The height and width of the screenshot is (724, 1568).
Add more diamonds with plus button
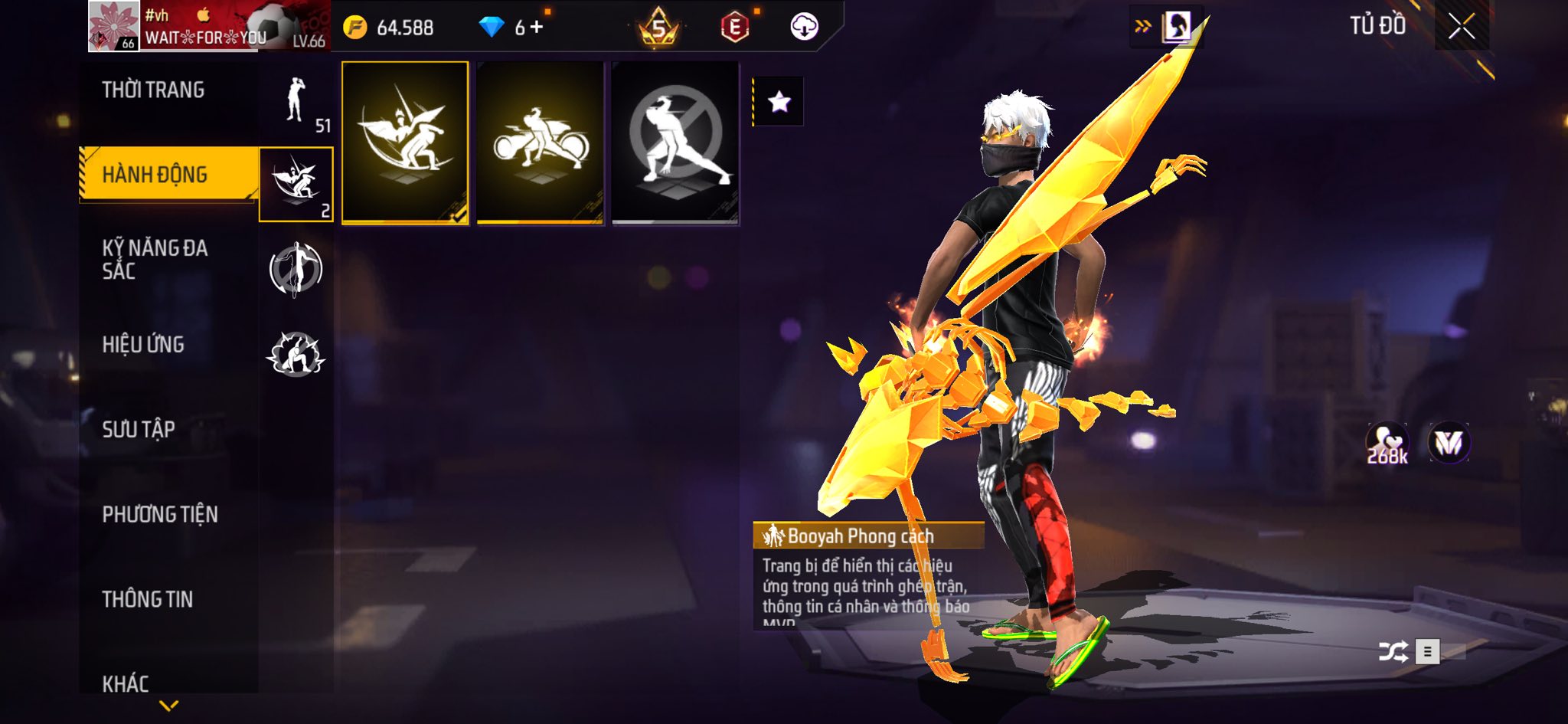[x=537, y=28]
